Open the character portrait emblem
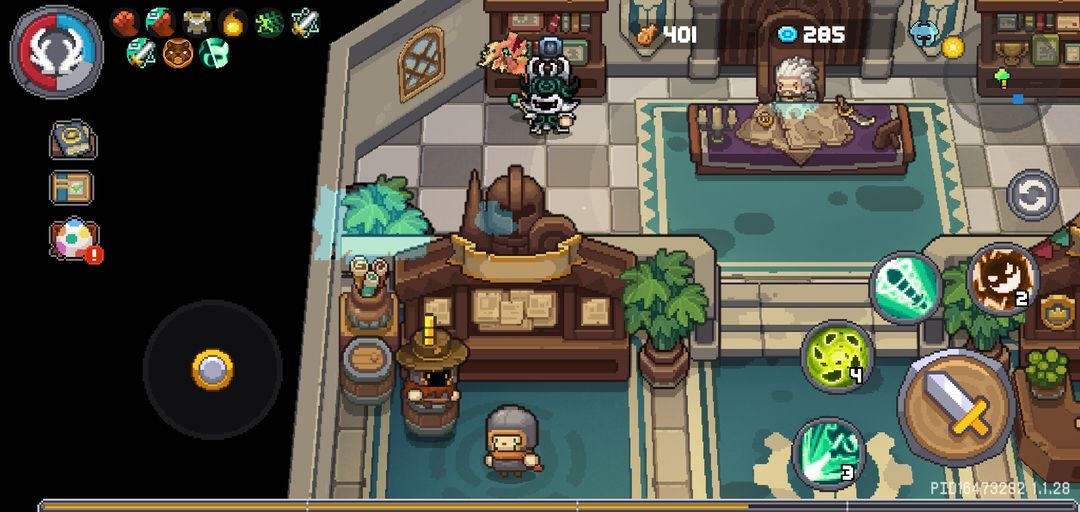1080x512 pixels. 57,51
